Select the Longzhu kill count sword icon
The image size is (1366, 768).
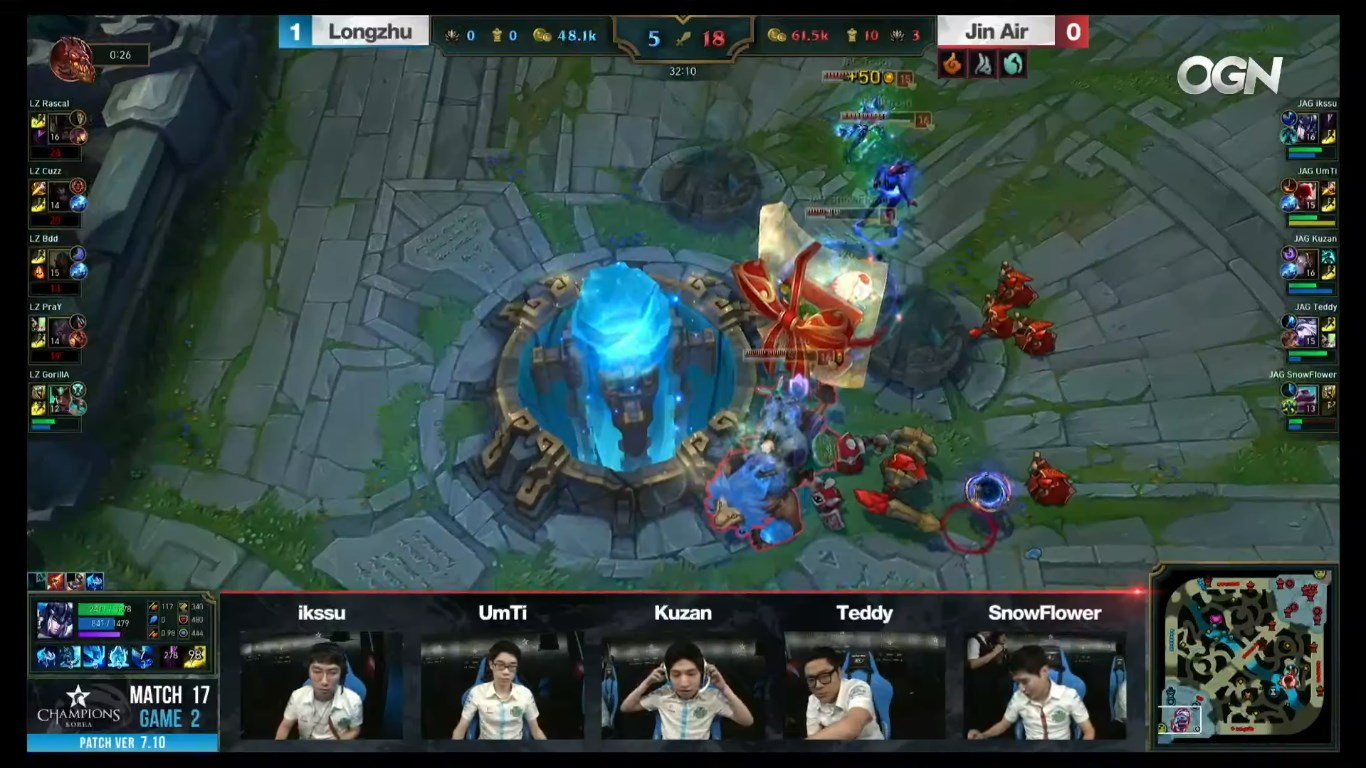(683, 36)
